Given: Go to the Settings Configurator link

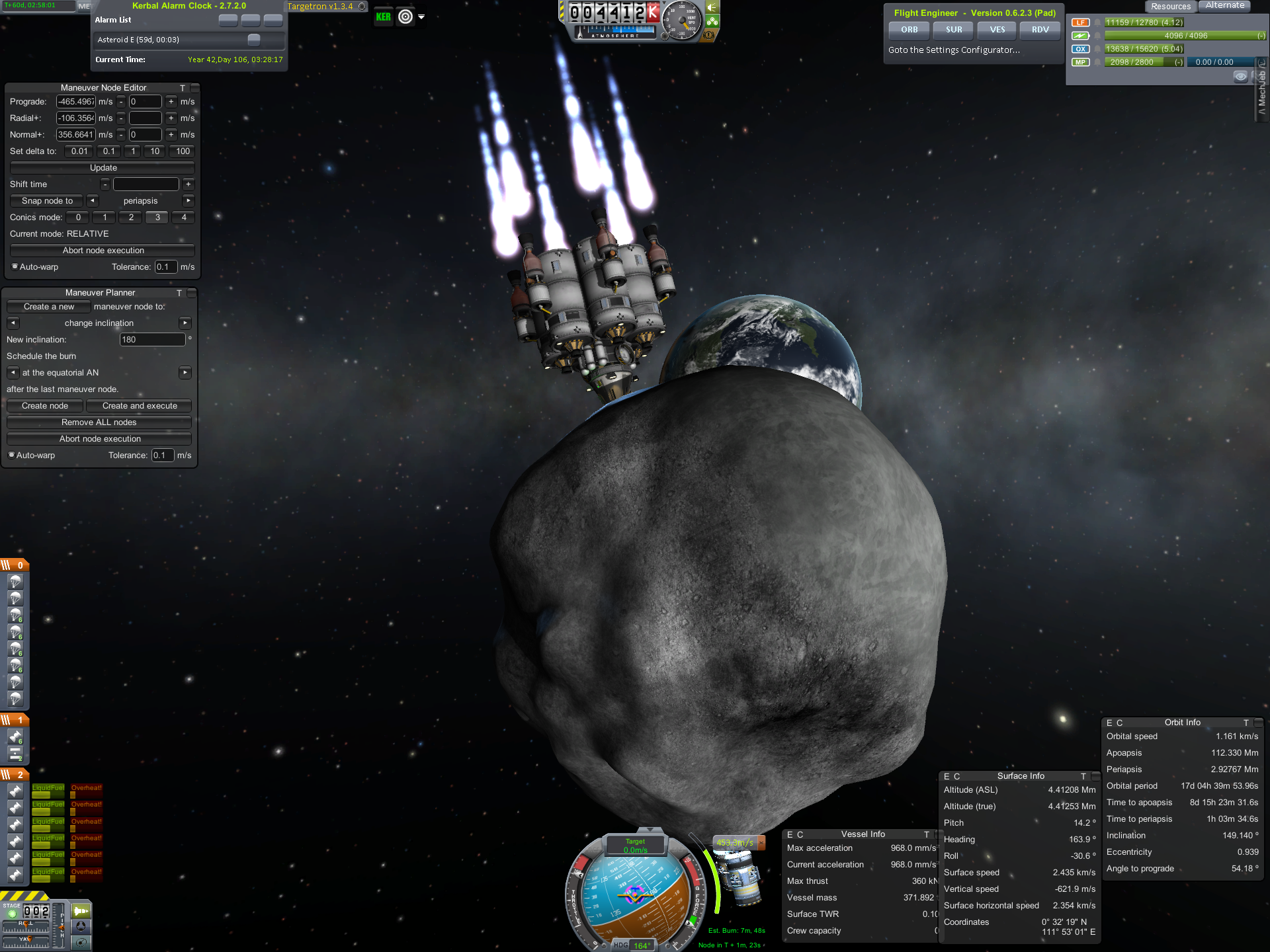Looking at the screenshot, I should (x=953, y=50).
